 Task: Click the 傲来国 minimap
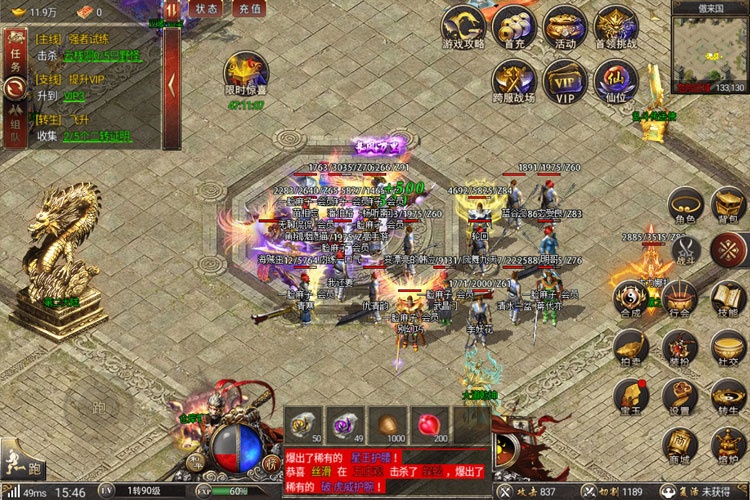pos(709,50)
